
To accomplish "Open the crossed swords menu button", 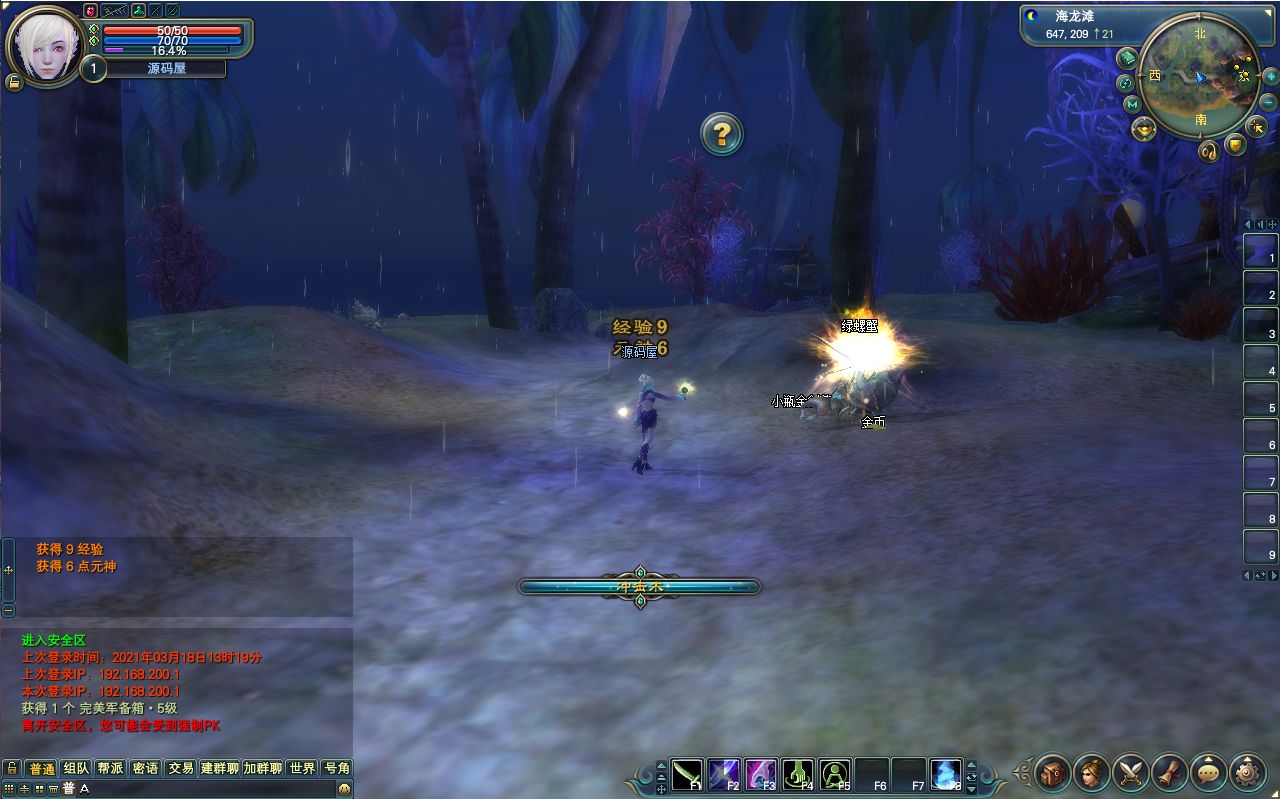I will (1131, 772).
